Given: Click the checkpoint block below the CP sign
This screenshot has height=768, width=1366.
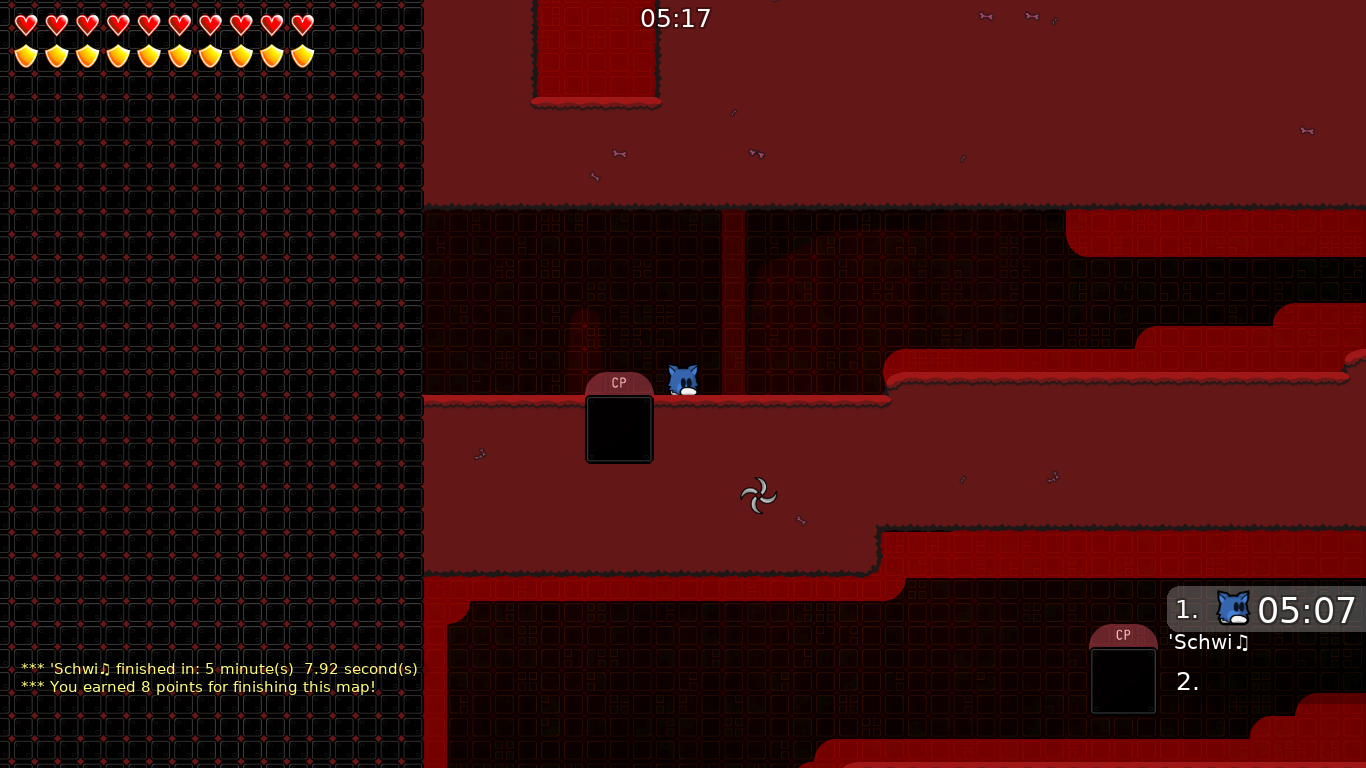Looking at the screenshot, I should [619, 429].
